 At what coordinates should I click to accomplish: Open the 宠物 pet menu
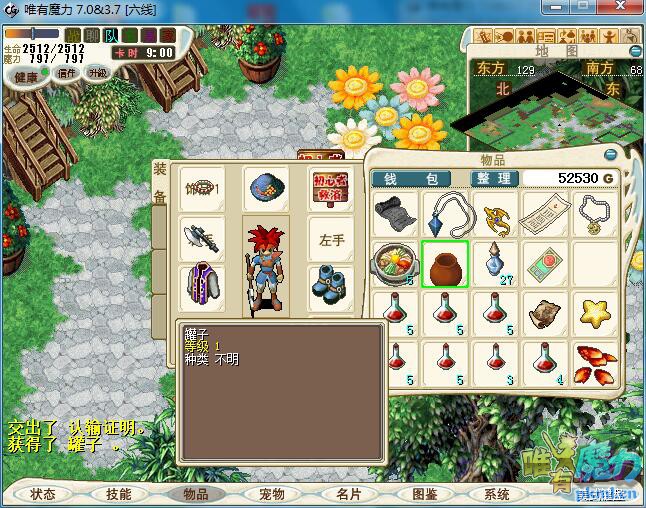pos(272,494)
